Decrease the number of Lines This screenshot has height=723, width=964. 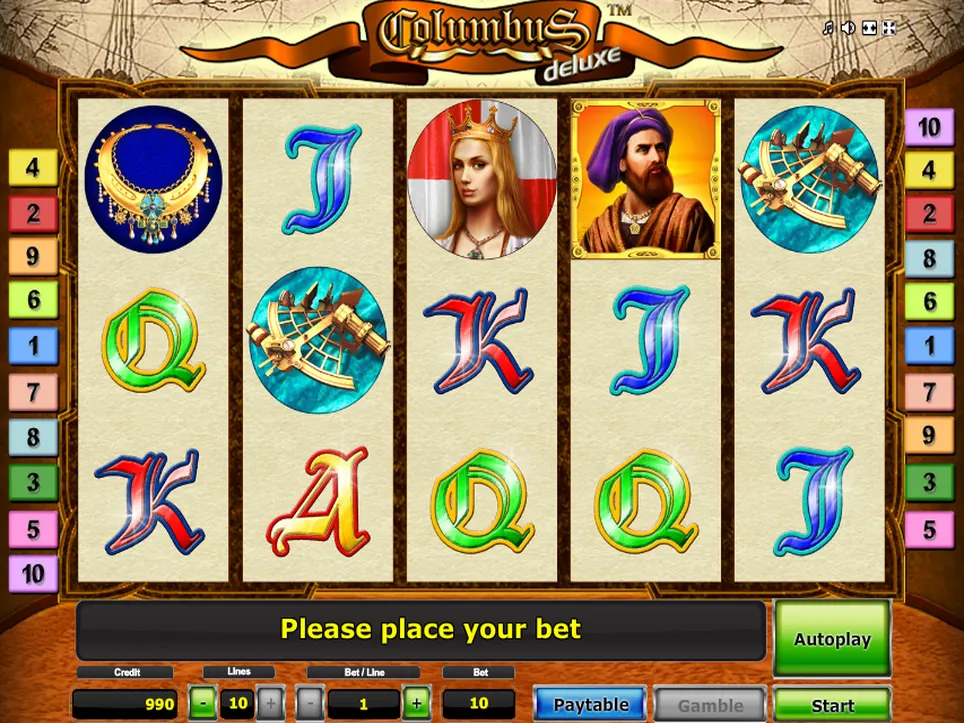(x=203, y=703)
